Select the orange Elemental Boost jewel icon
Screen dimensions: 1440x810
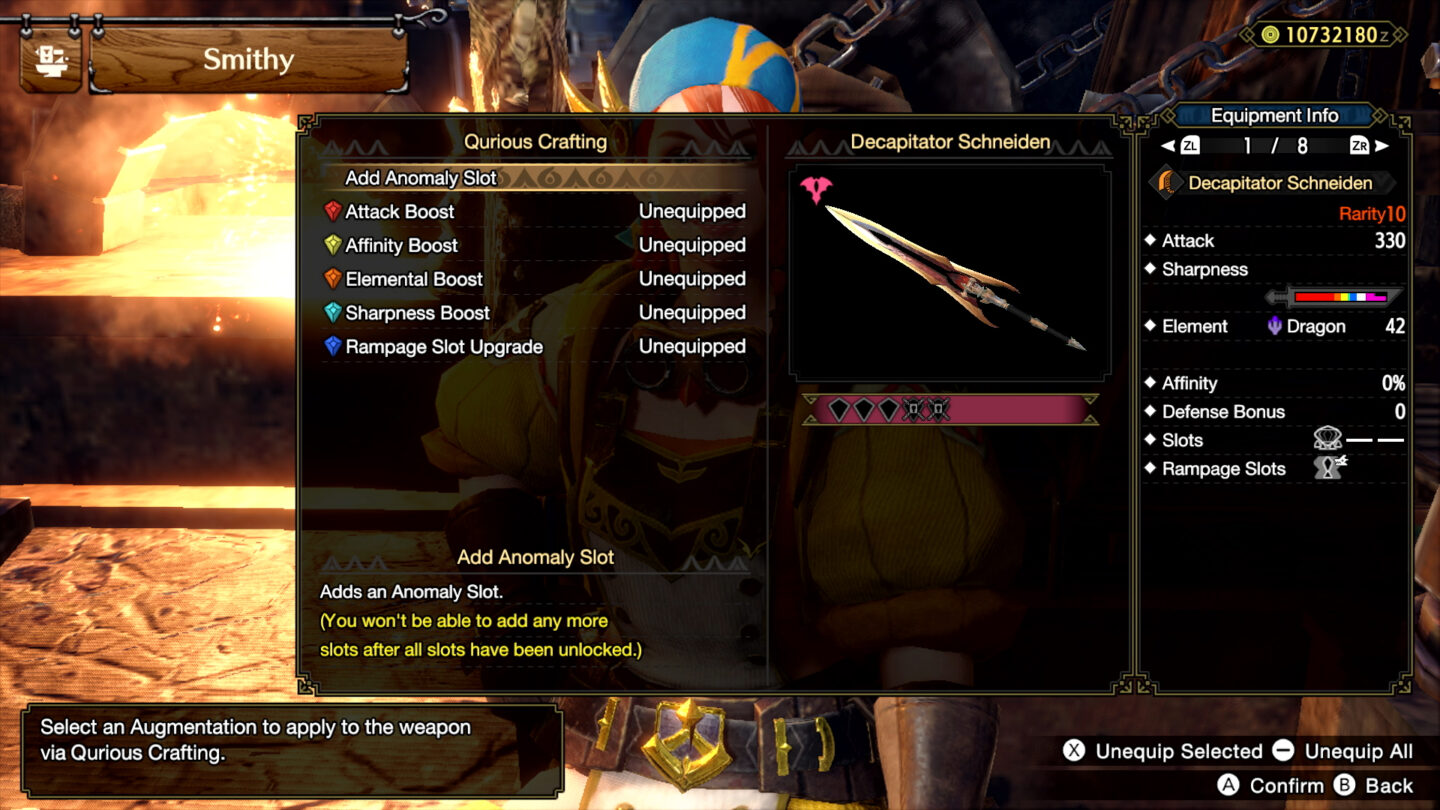[x=333, y=279]
